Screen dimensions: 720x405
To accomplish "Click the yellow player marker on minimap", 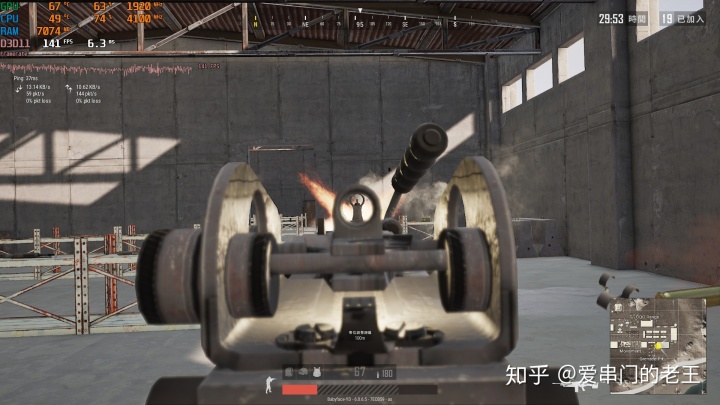I will (x=659, y=346).
